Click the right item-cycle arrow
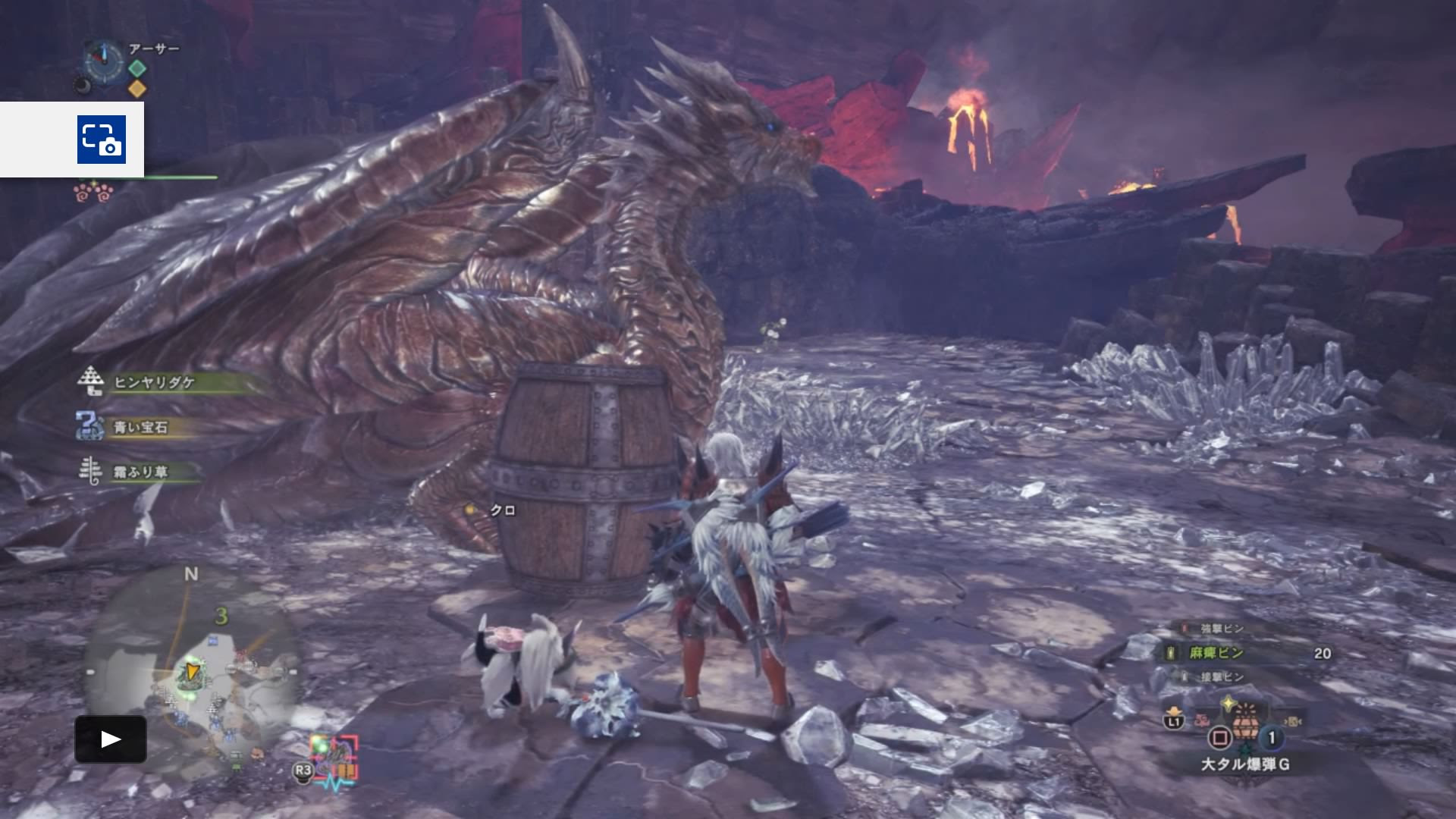The width and height of the screenshot is (1456, 819). [1294, 721]
